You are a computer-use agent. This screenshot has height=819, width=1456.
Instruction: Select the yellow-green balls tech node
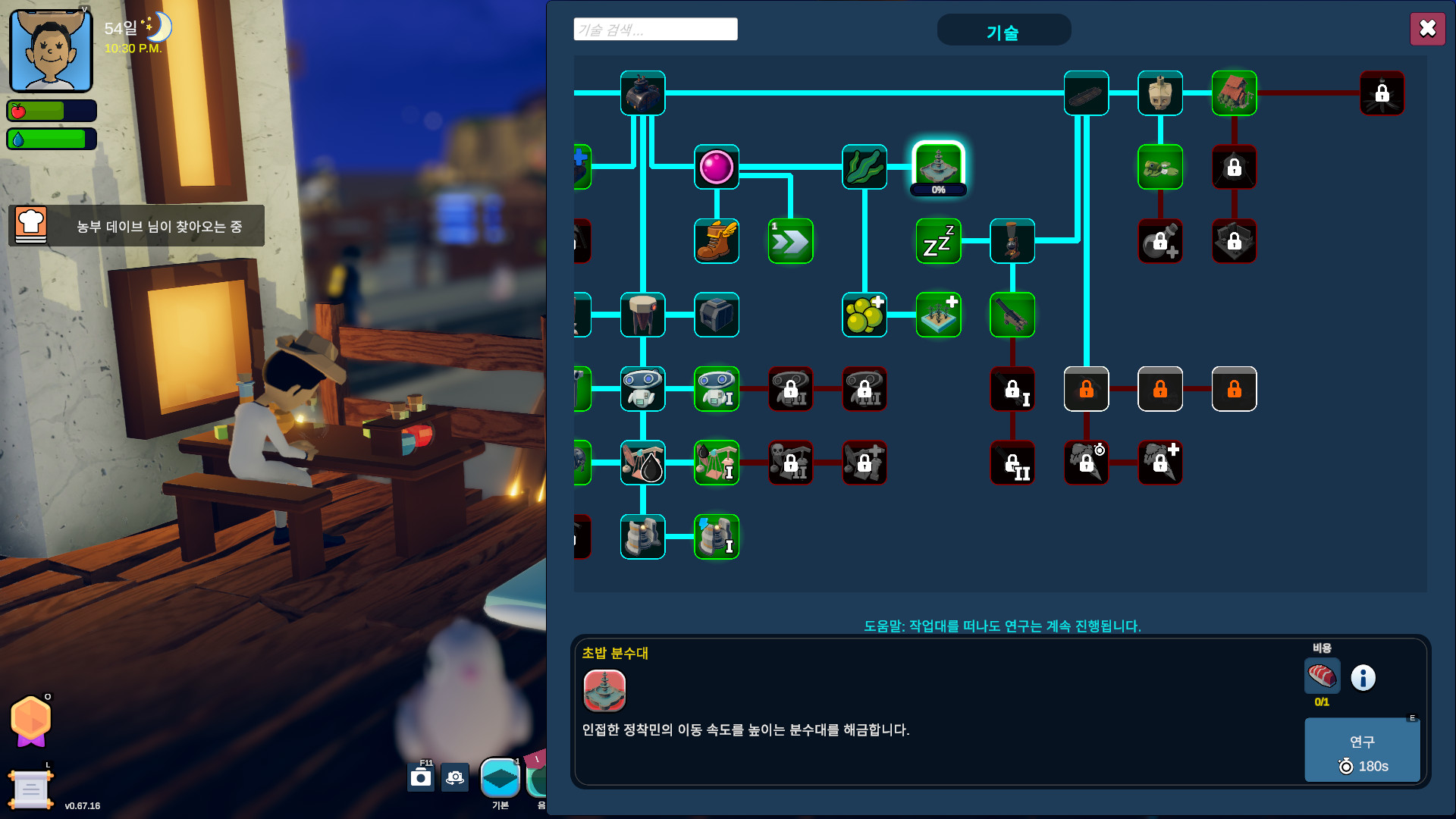(x=864, y=315)
